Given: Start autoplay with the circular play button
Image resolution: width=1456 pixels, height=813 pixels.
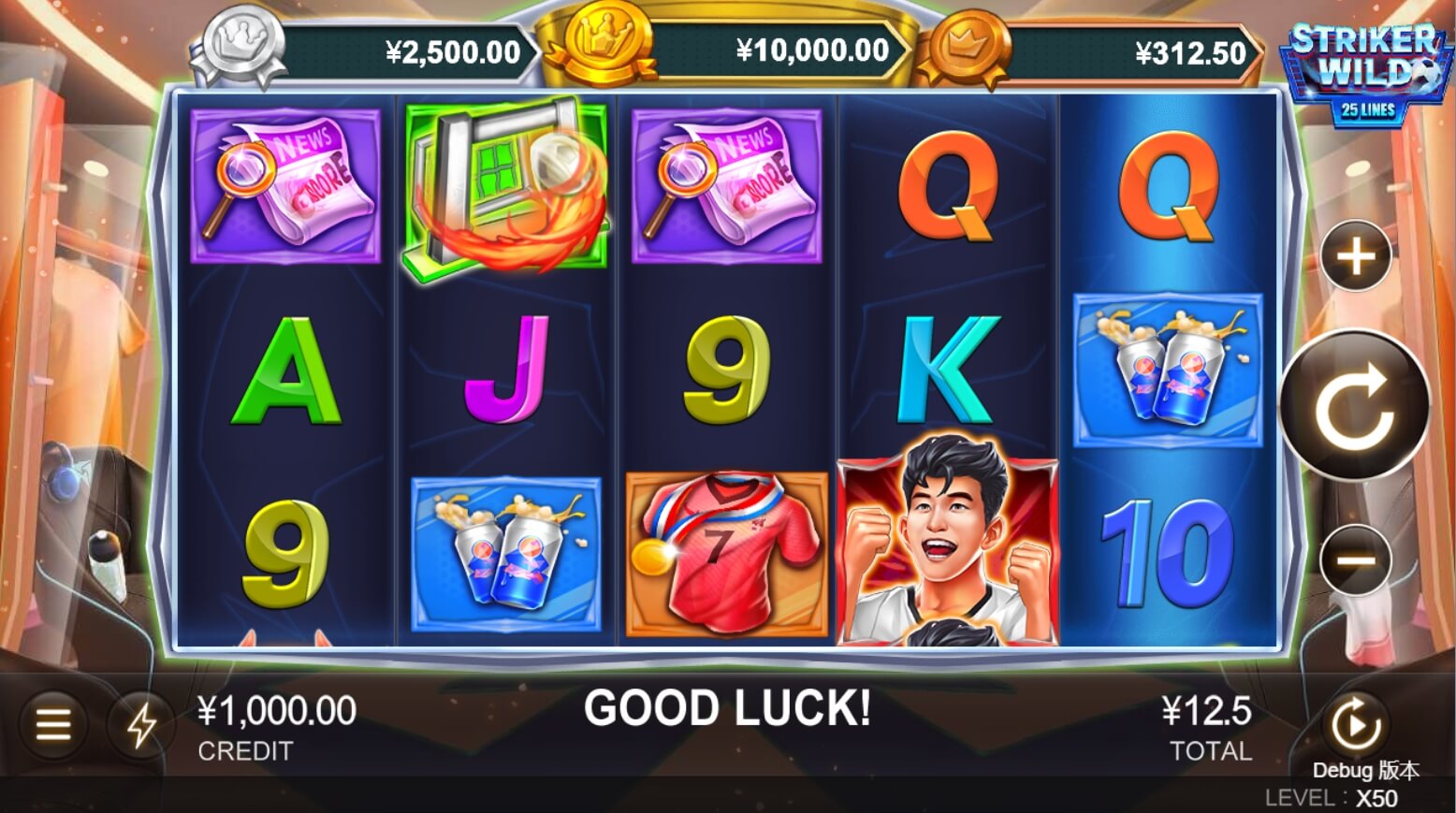Looking at the screenshot, I should (x=1354, y=723).
